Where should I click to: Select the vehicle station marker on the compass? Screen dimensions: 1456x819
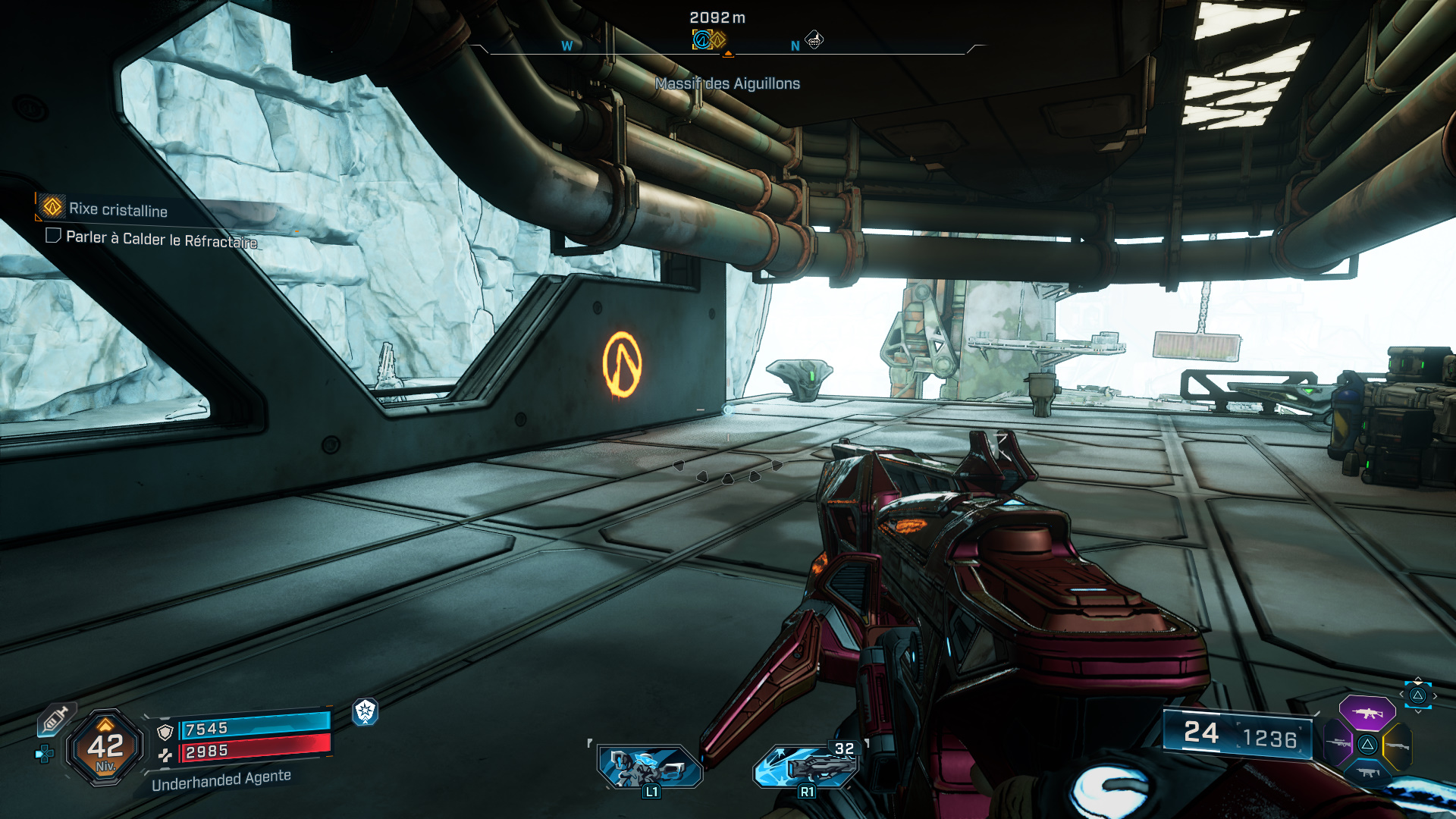(814, 39)
